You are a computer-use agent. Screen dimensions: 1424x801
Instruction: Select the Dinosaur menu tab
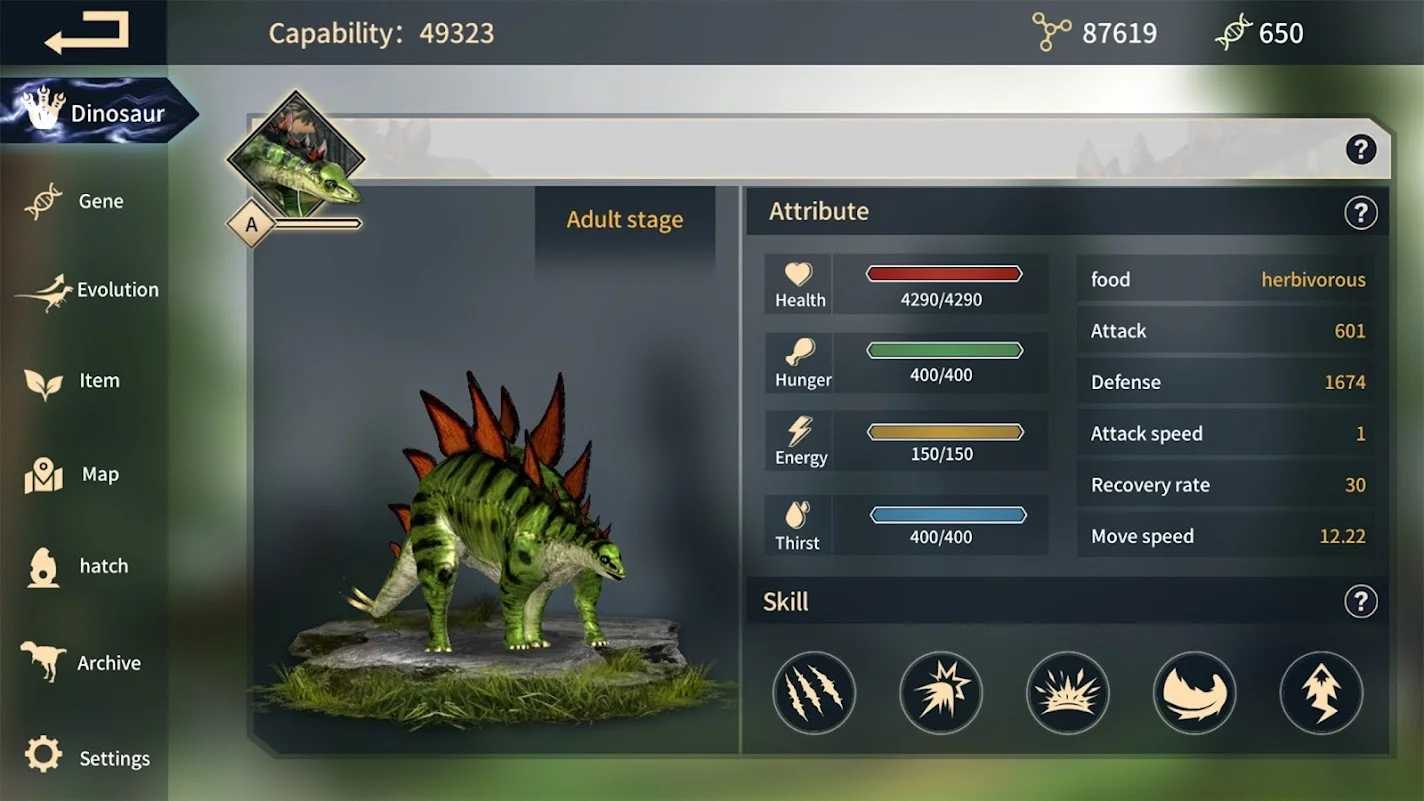pos(97,112)
